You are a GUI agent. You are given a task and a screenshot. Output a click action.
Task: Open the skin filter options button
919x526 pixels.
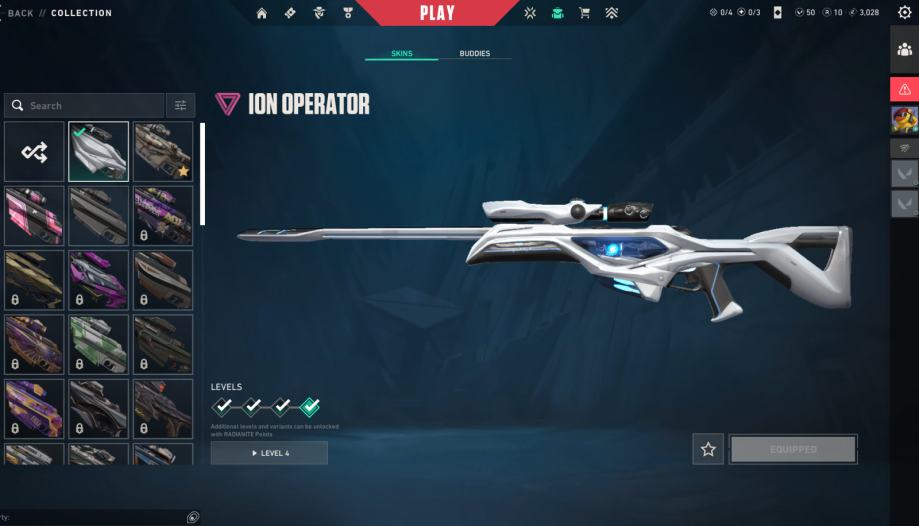click(x=181, y=105)
